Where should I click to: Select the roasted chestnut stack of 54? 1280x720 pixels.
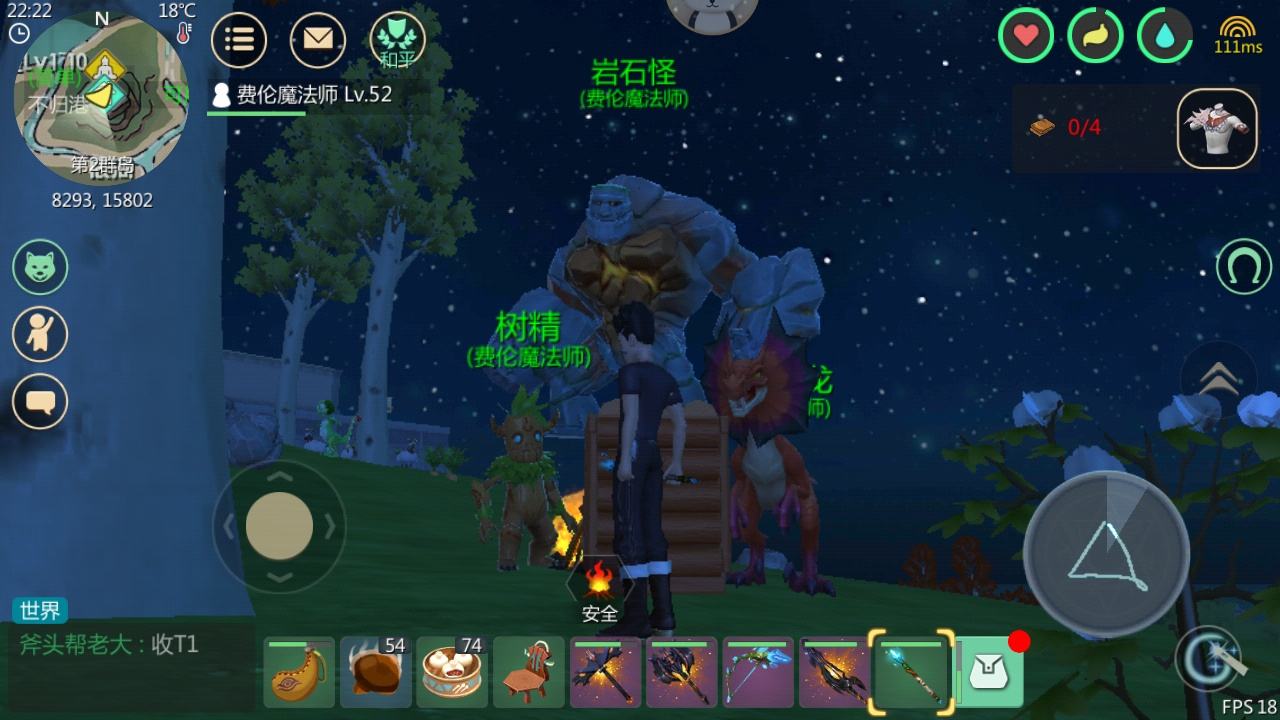376,672
